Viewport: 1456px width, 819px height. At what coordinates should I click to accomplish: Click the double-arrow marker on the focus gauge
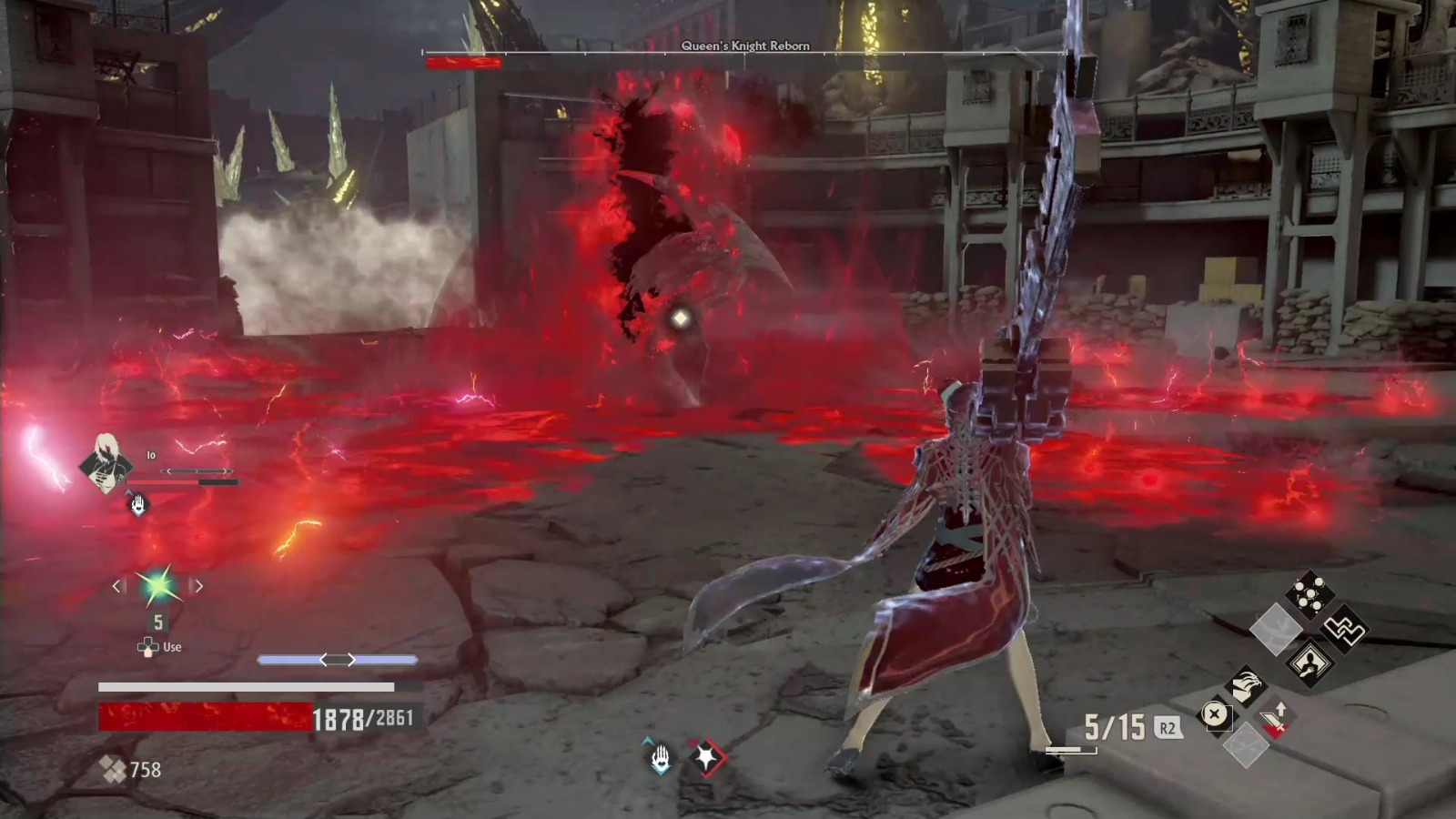(x=339, y=658)
